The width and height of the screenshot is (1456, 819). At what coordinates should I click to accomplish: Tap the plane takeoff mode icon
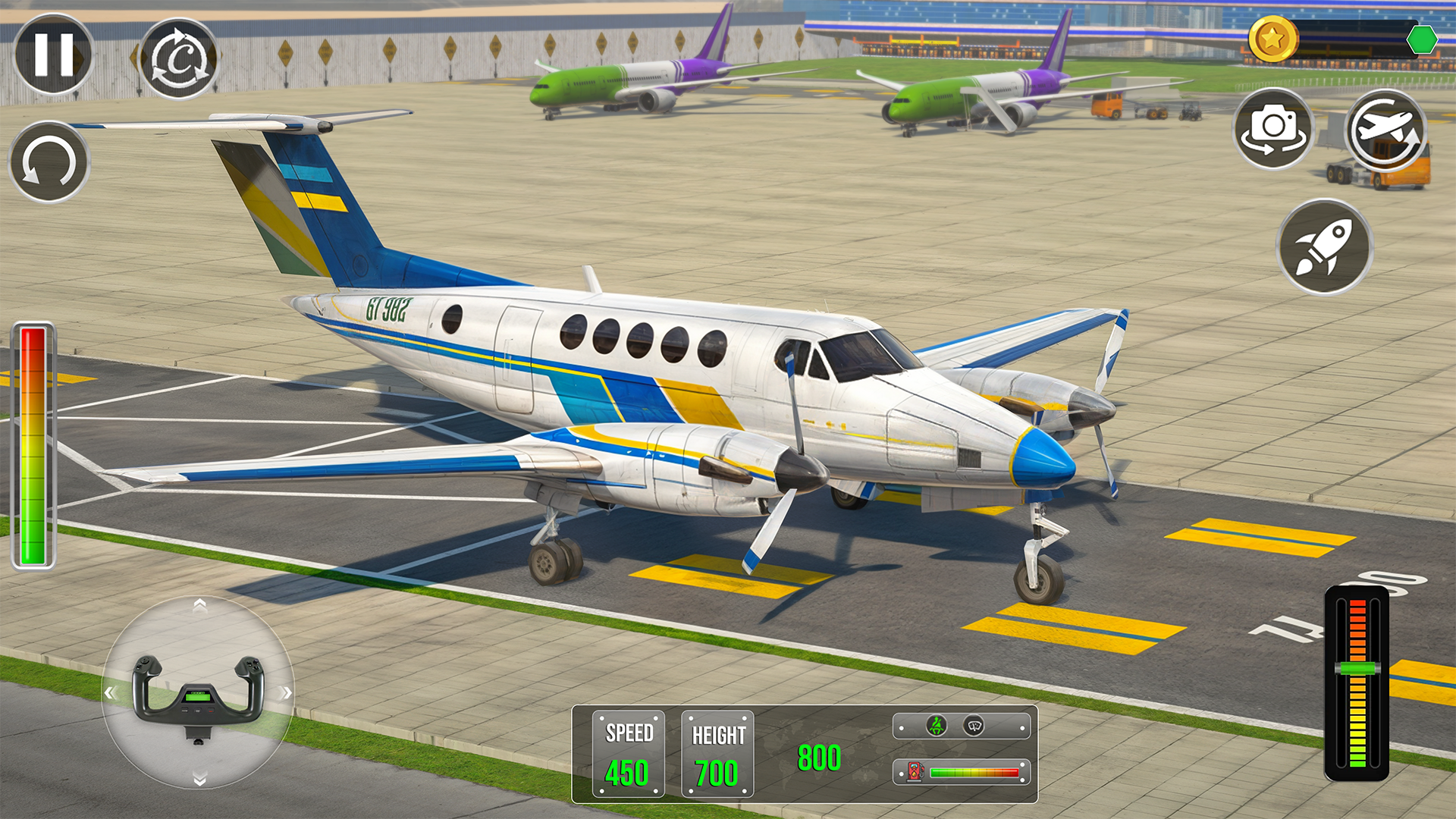click(1385, 129)
